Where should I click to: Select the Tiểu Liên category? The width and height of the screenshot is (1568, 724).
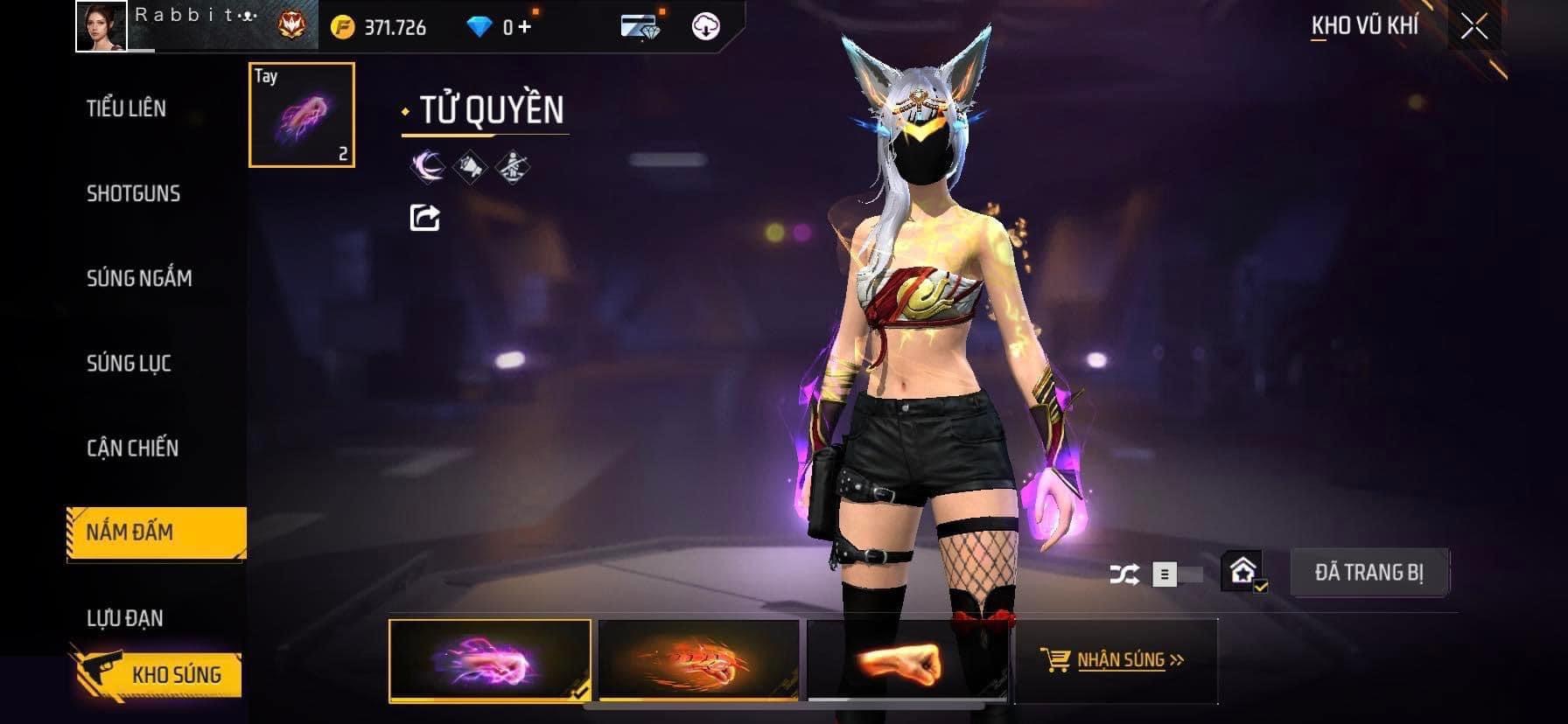[x=126, y=108]
